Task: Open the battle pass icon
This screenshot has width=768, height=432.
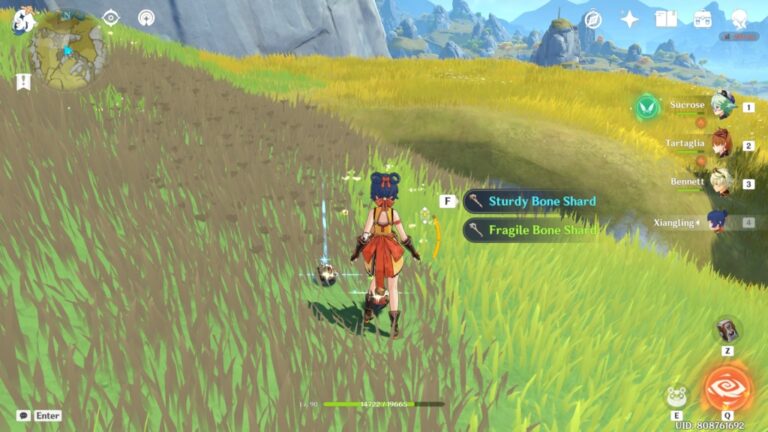Action: click(702, 19)
